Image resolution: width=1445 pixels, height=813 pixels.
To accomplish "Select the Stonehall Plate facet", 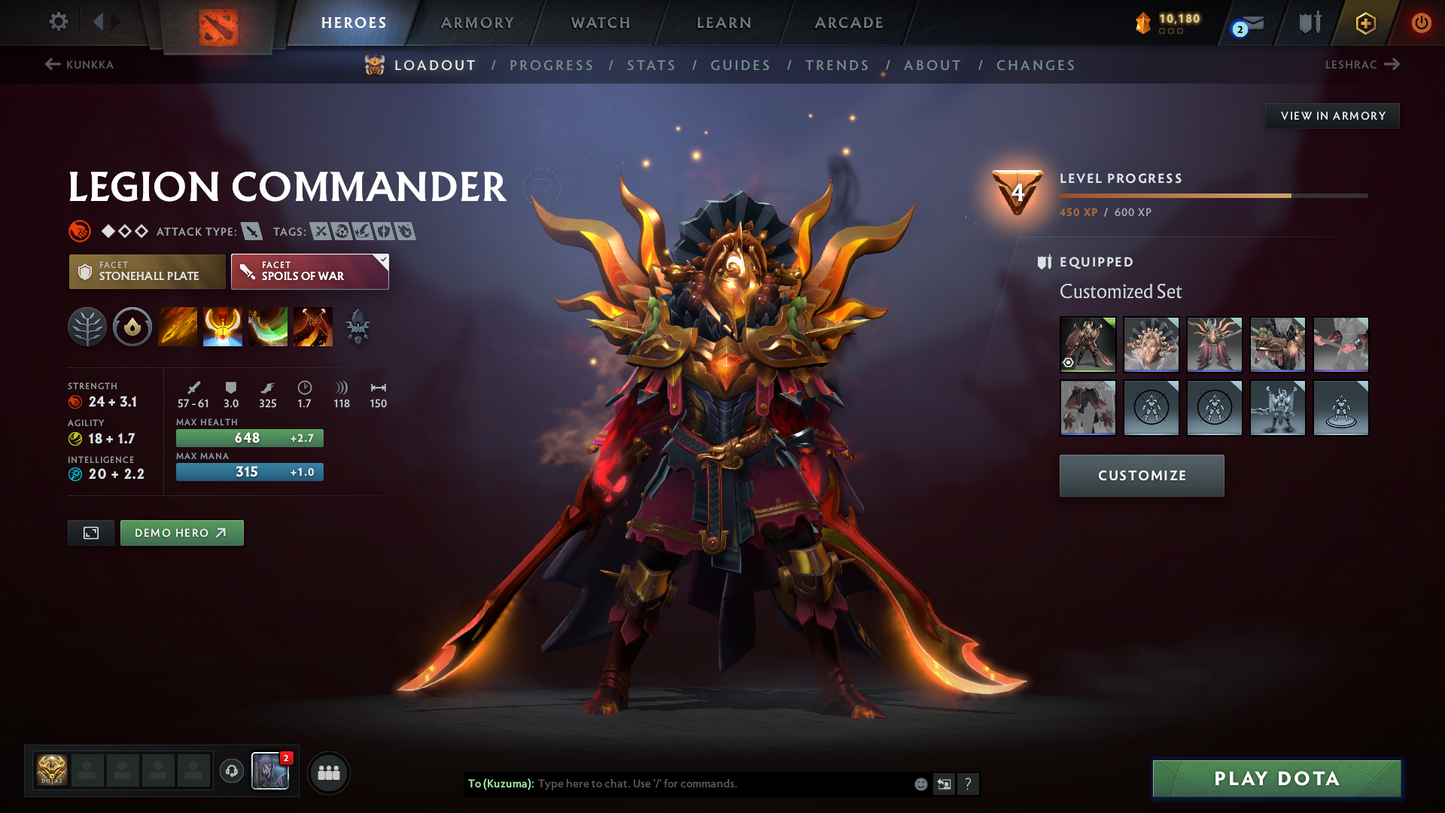I will (146, 271).
